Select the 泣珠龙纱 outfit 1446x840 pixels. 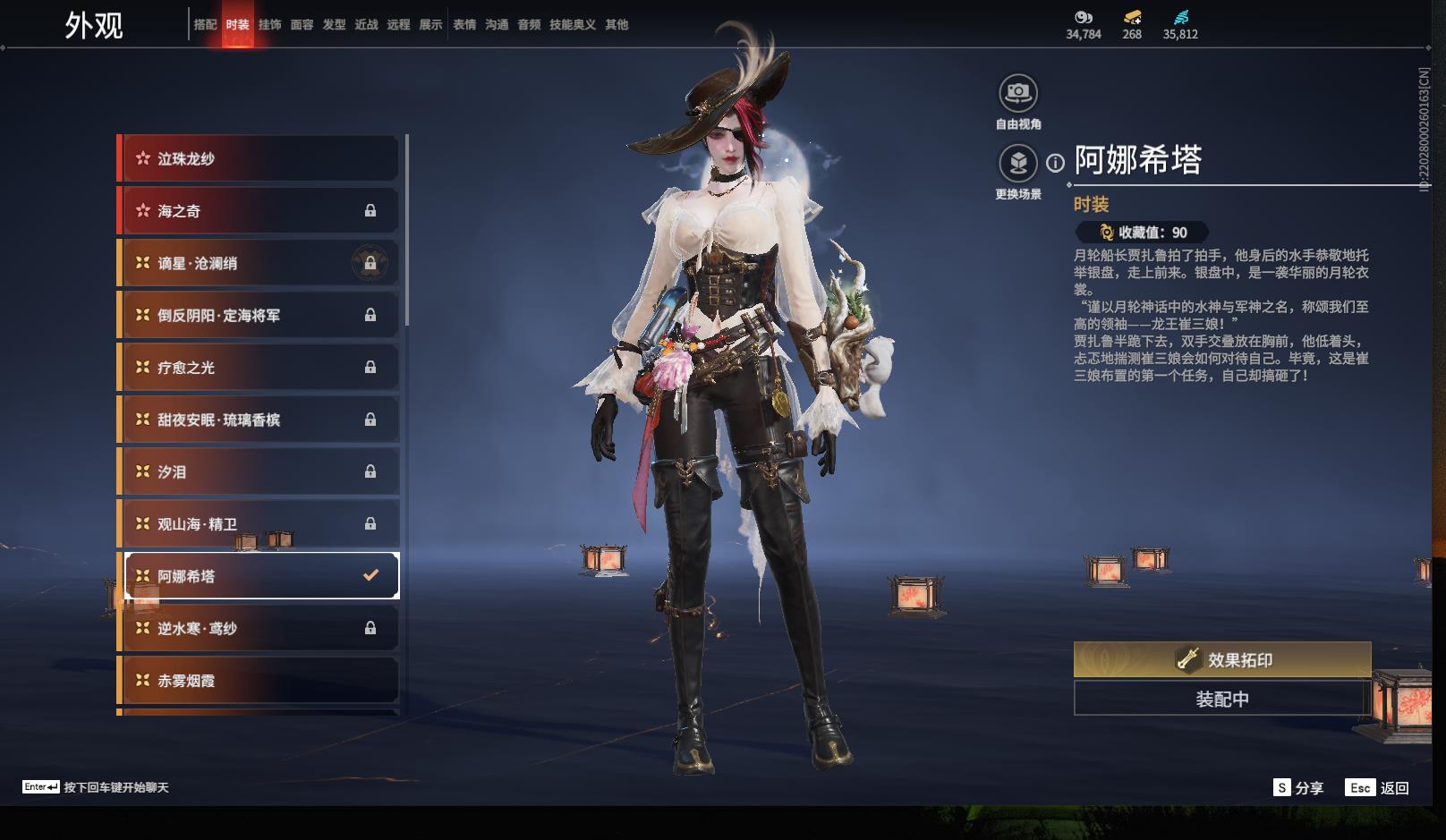point(259,159)
